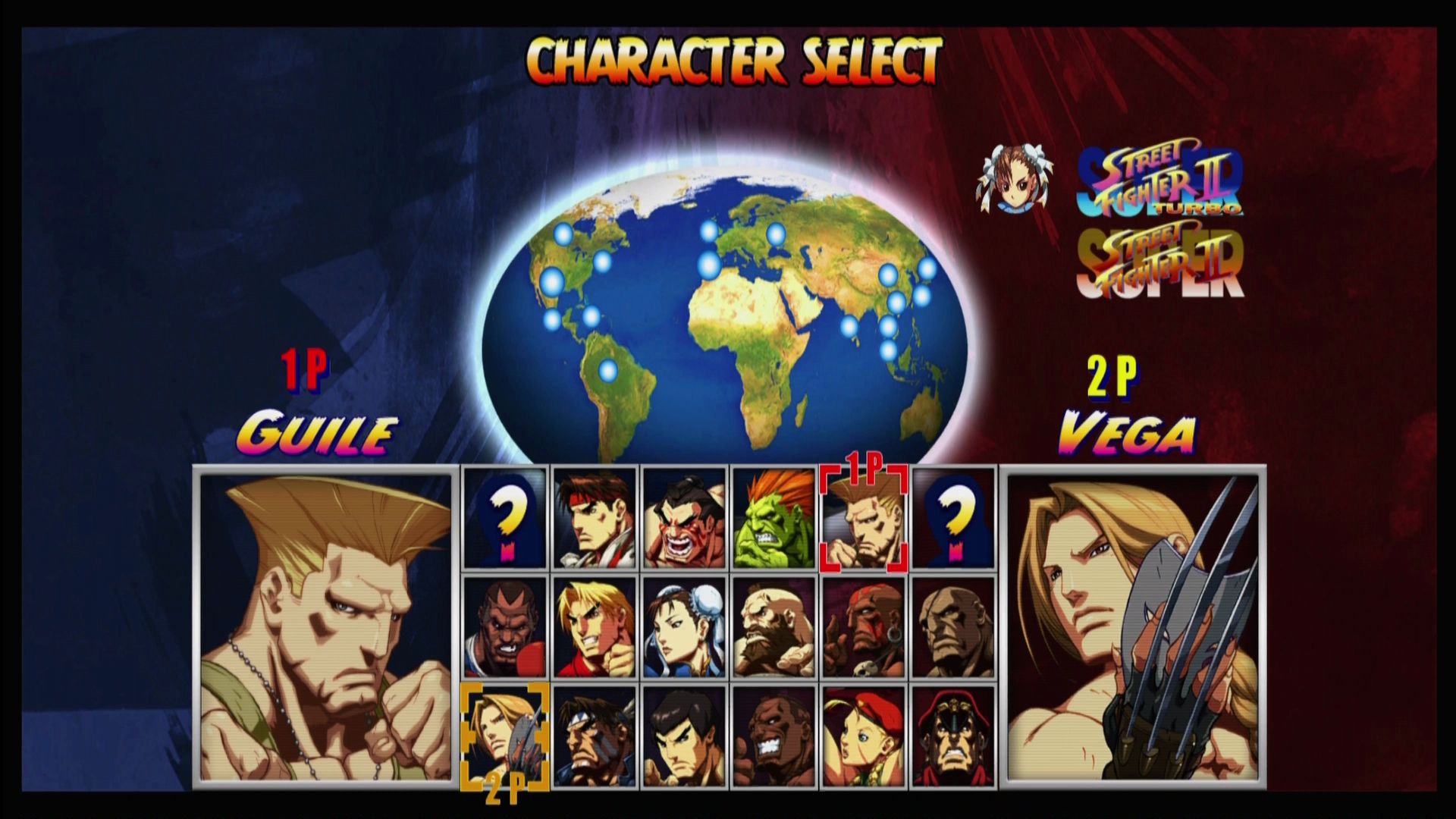Select M. Bison's portrait tile

click(x=952, y=736)
